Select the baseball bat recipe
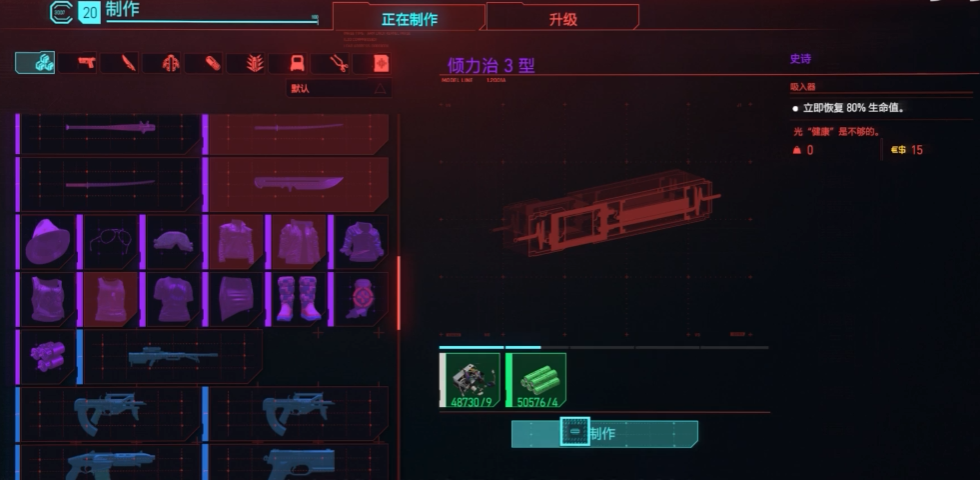This screenshot has width=980, height=480. [110, 128]
